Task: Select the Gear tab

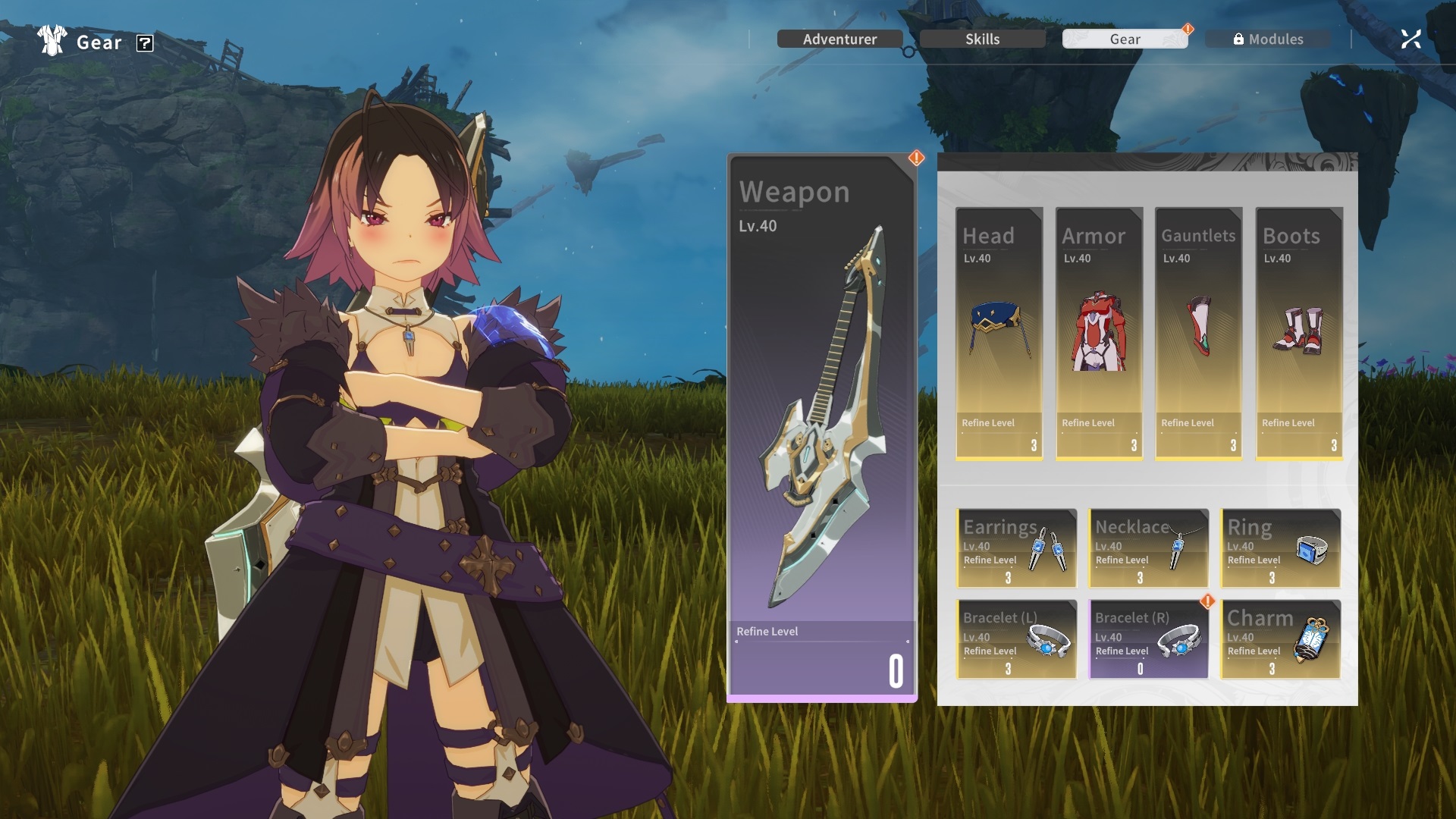Action: [1125, 39]
